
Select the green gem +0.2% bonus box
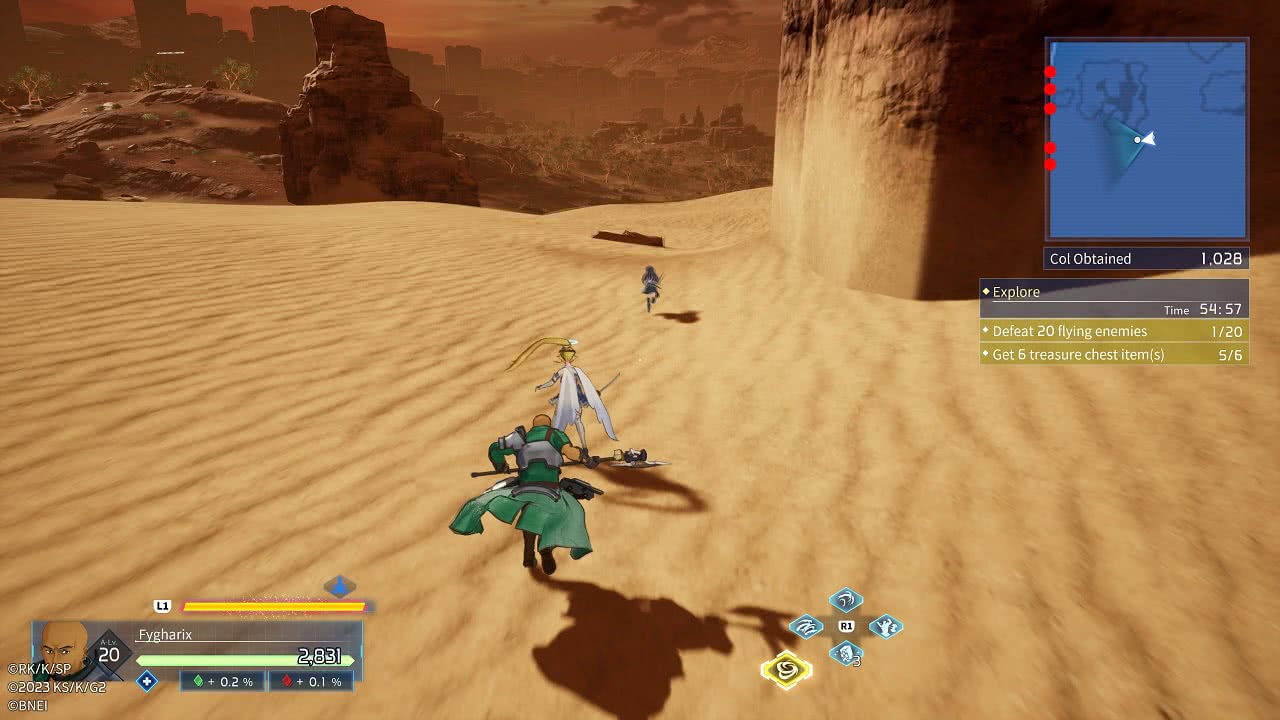[223, 681]
